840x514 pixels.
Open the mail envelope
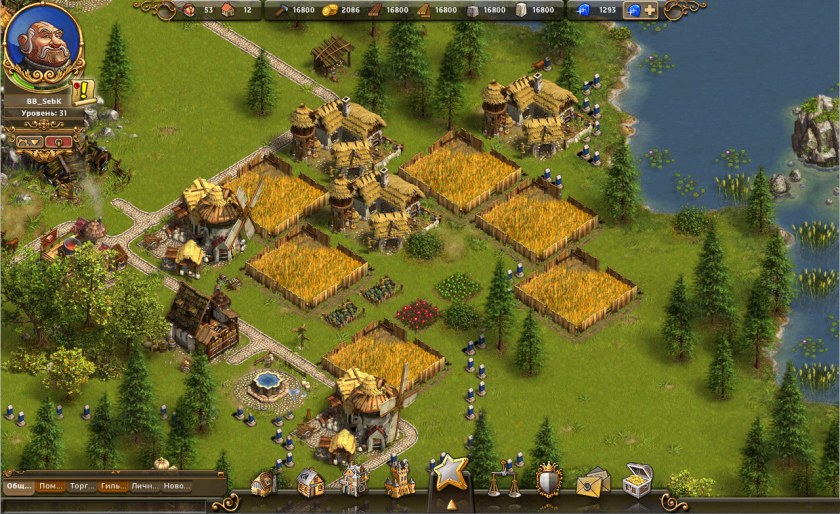[592, 482]
